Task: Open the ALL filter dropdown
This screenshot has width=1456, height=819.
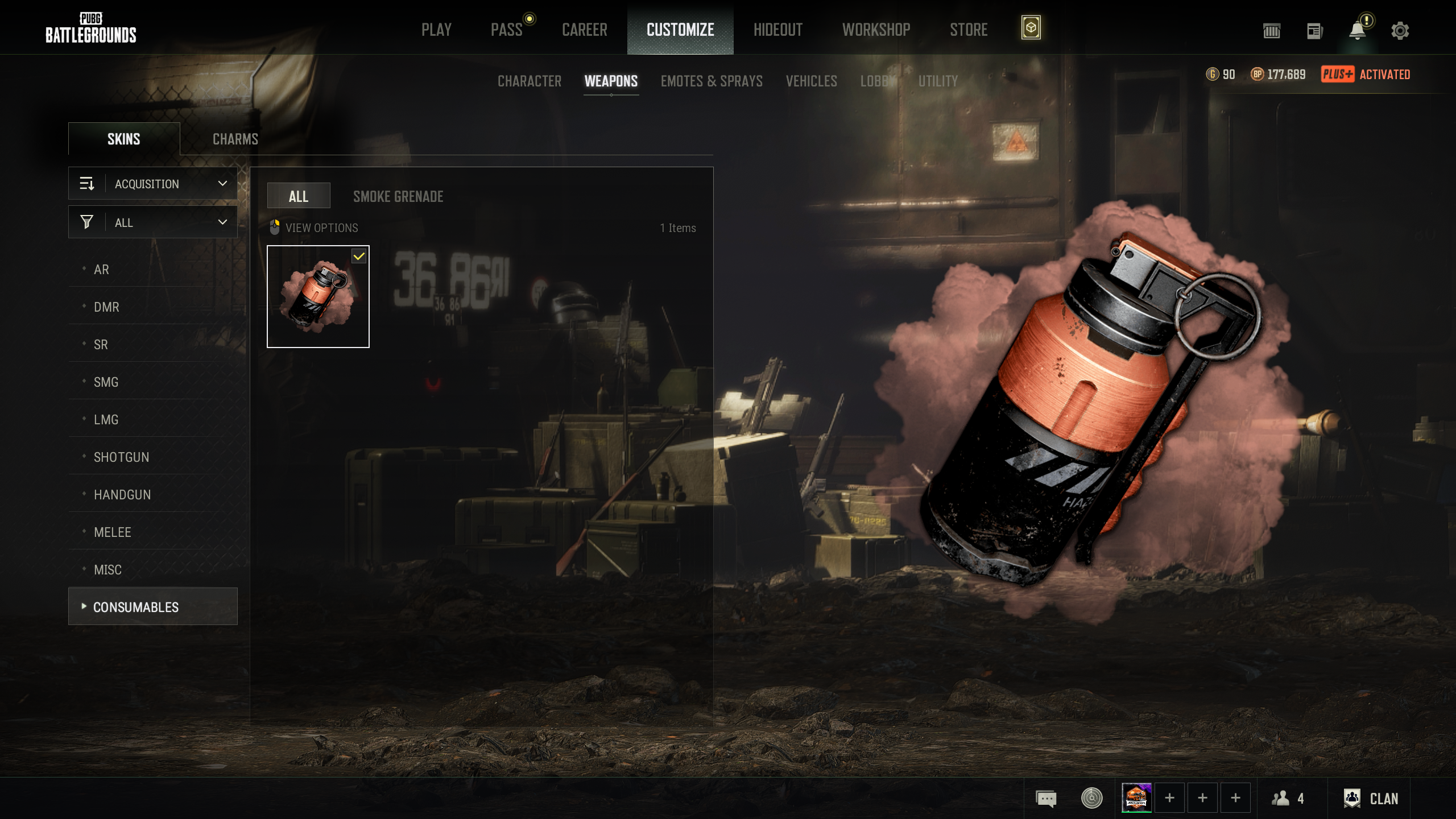Action: [153, 222]
